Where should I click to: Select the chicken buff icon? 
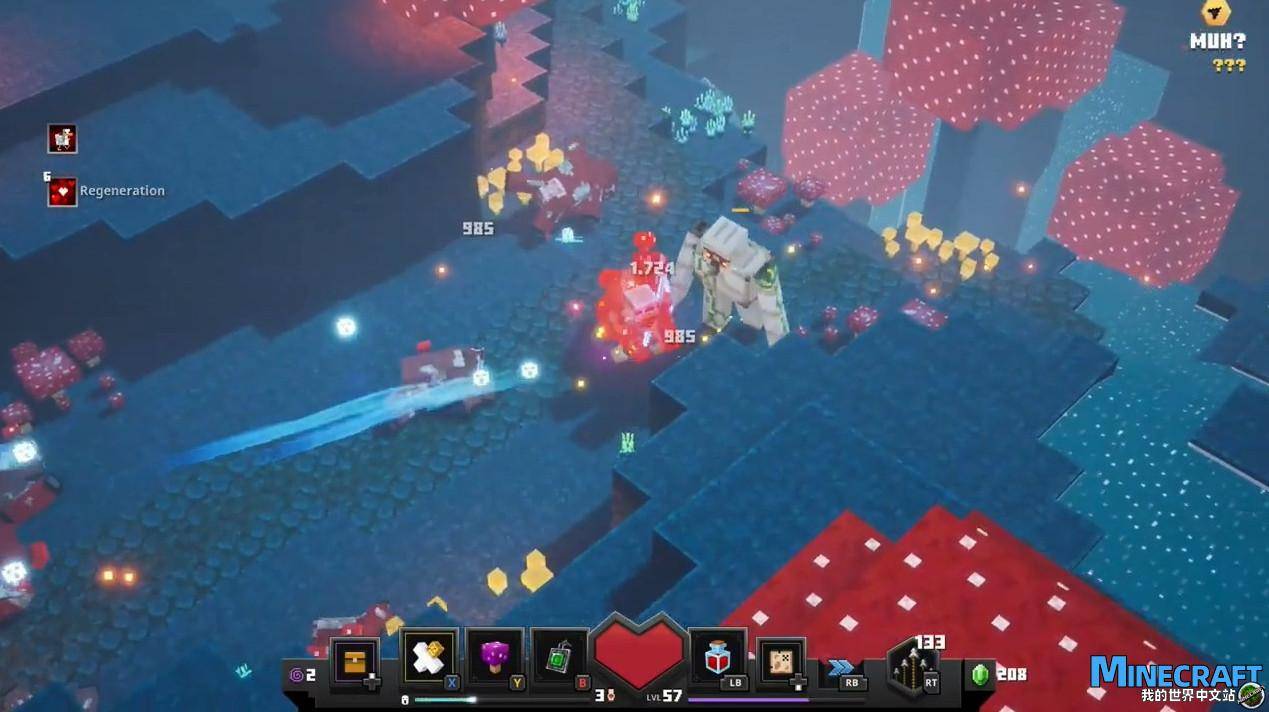62,138
